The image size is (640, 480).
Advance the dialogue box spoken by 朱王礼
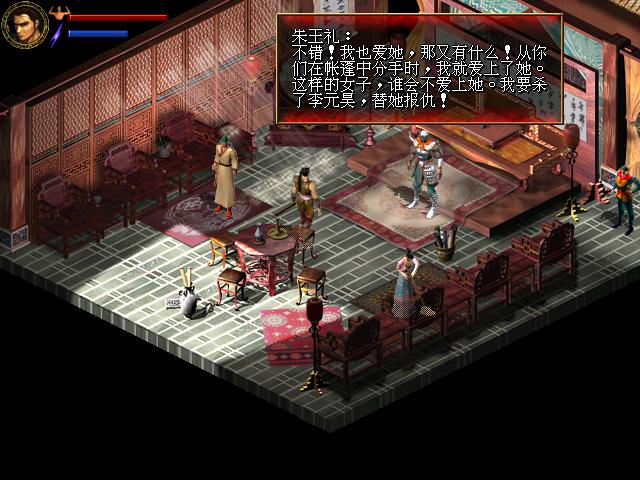click(419, 69)
